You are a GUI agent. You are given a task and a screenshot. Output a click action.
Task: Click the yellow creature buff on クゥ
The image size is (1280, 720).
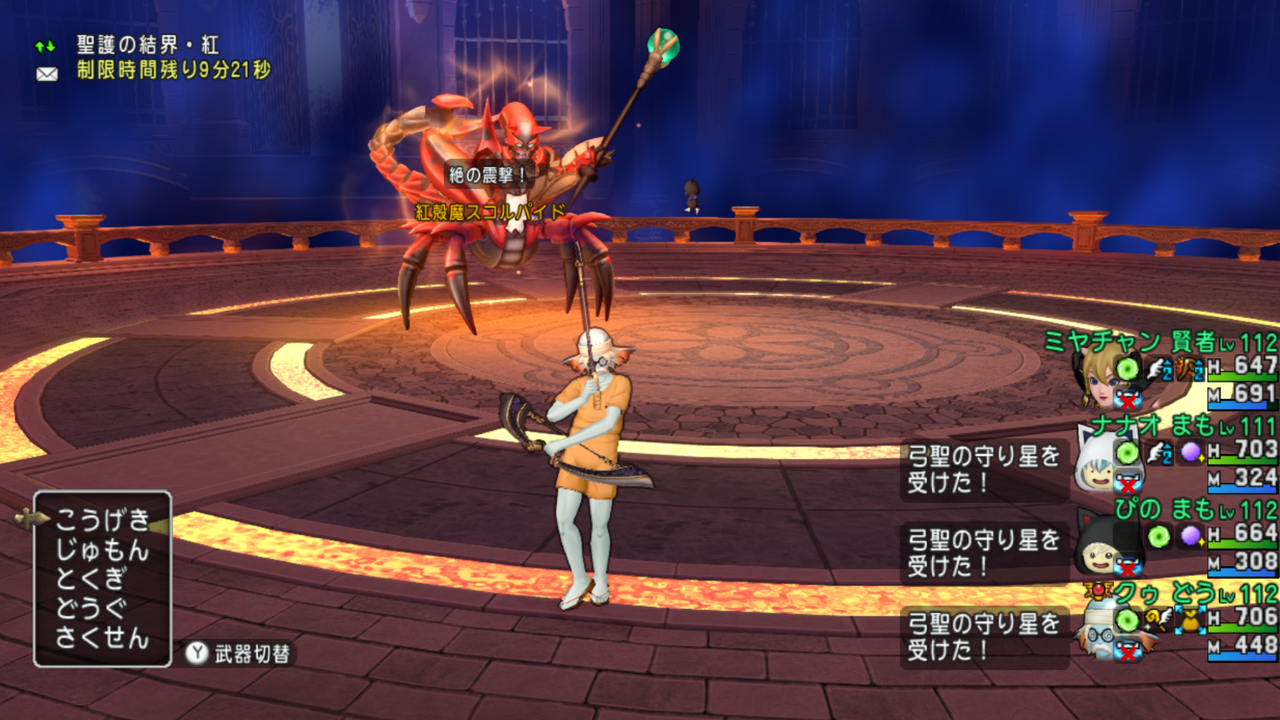point(1190,618)
